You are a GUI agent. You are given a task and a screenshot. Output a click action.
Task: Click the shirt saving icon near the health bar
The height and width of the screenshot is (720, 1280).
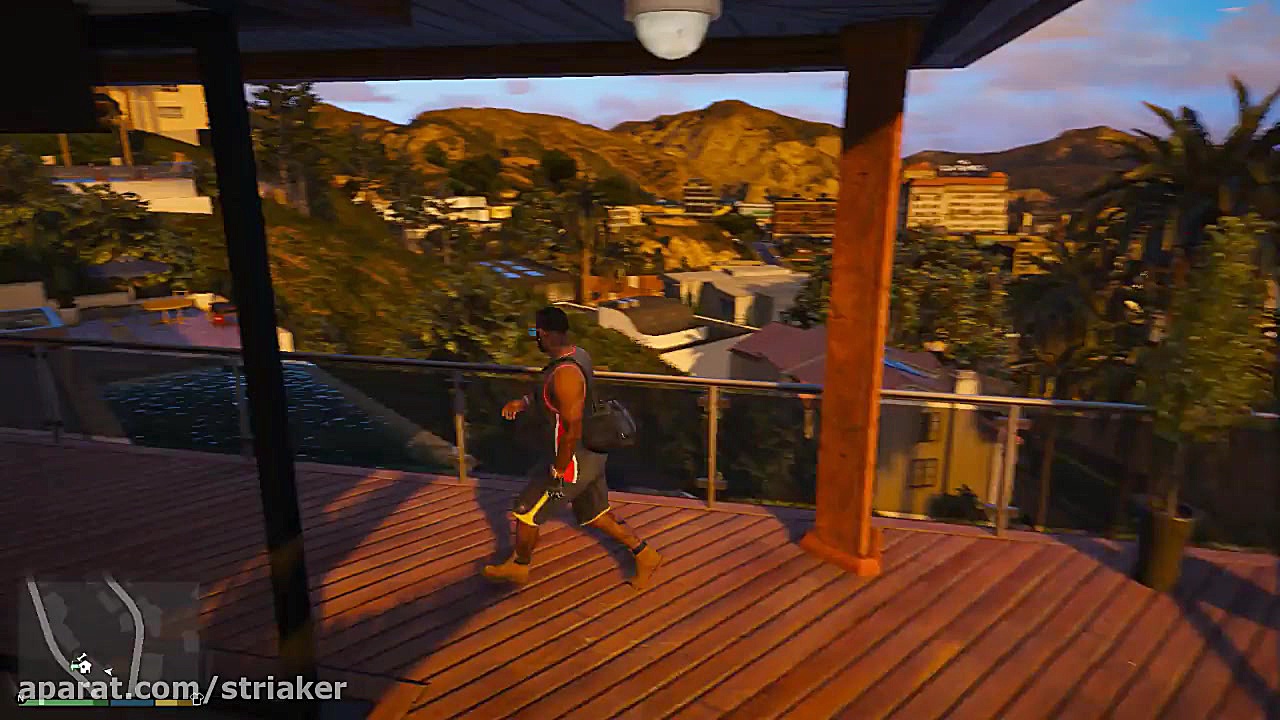[197, 698]
